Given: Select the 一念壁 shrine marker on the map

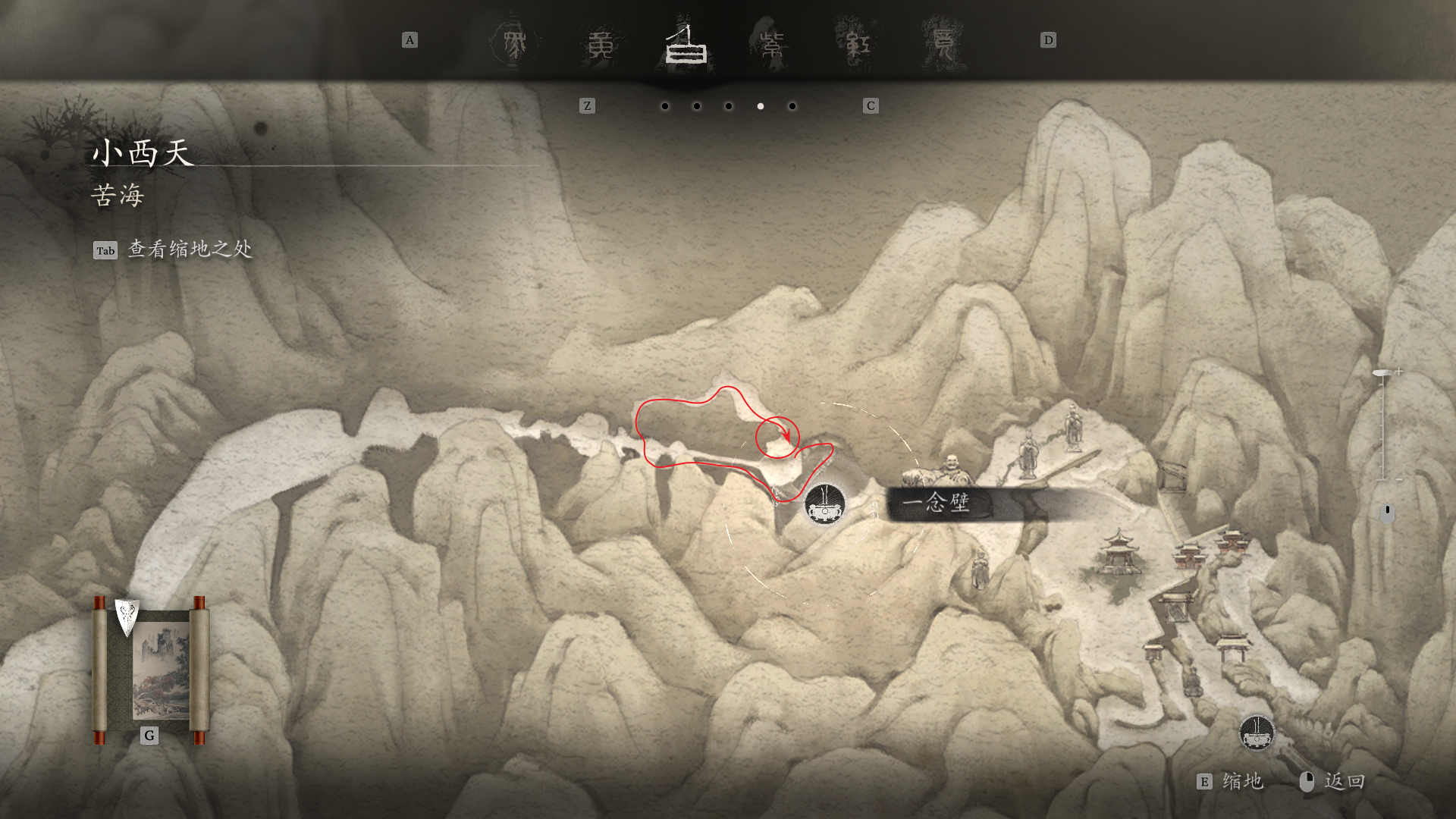Looking at the screenshot, I should pyautogui.click(x=825, y=504).
